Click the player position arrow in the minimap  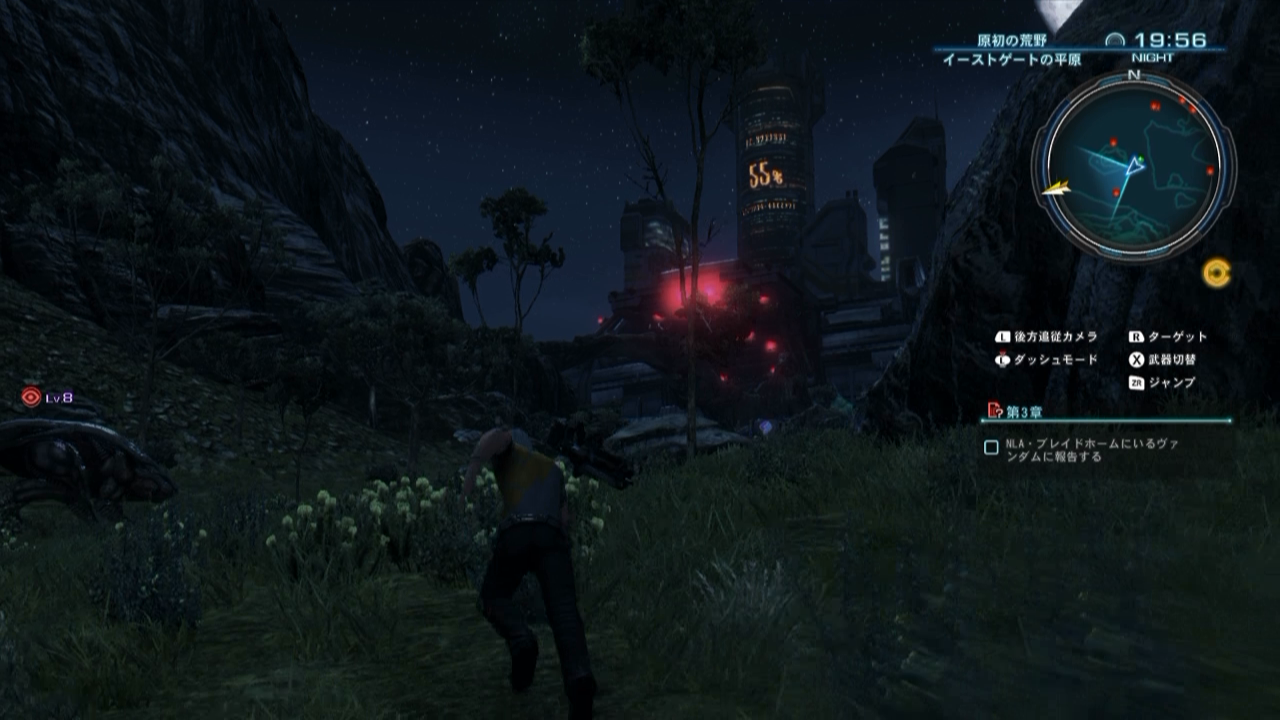tap(1133, 166)
